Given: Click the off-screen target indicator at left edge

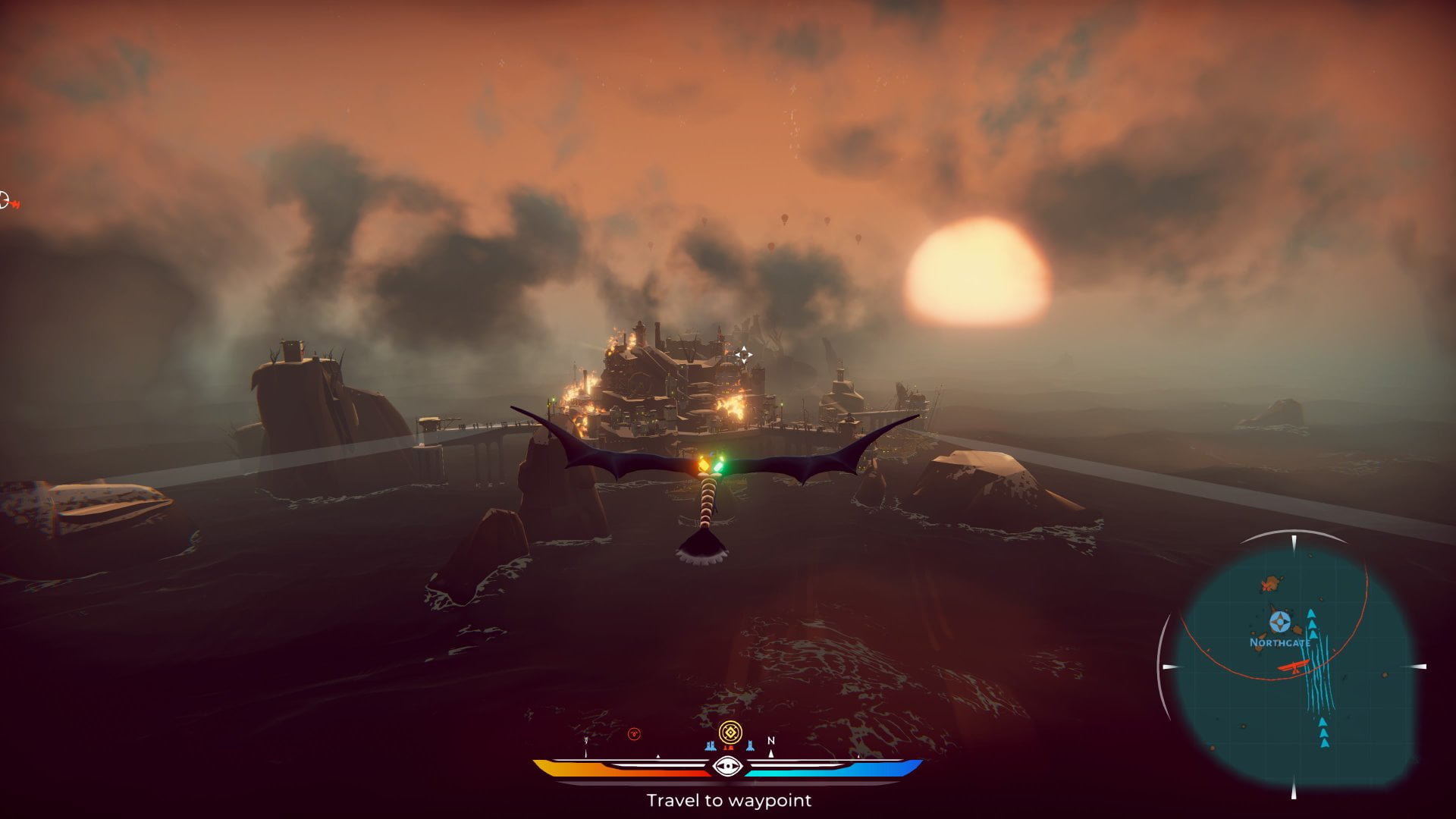Looking at the screenshot, I should (x=6, y=202).
